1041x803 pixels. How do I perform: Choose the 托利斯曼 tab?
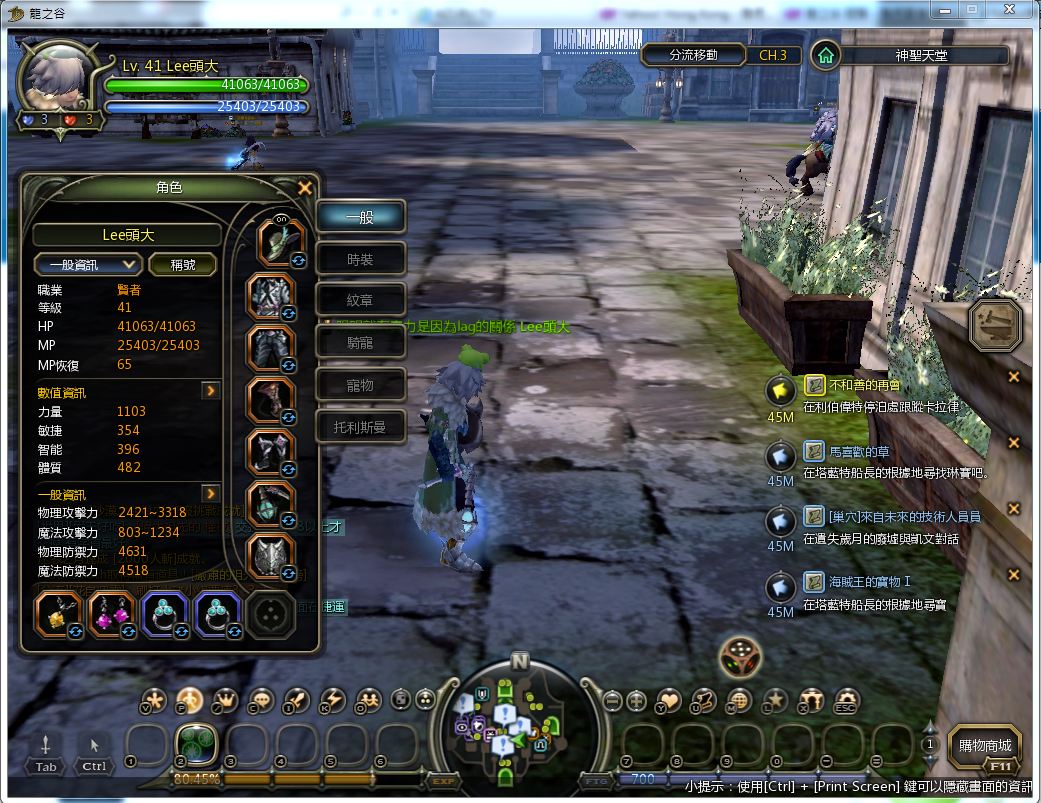click(x=360, y=427)
